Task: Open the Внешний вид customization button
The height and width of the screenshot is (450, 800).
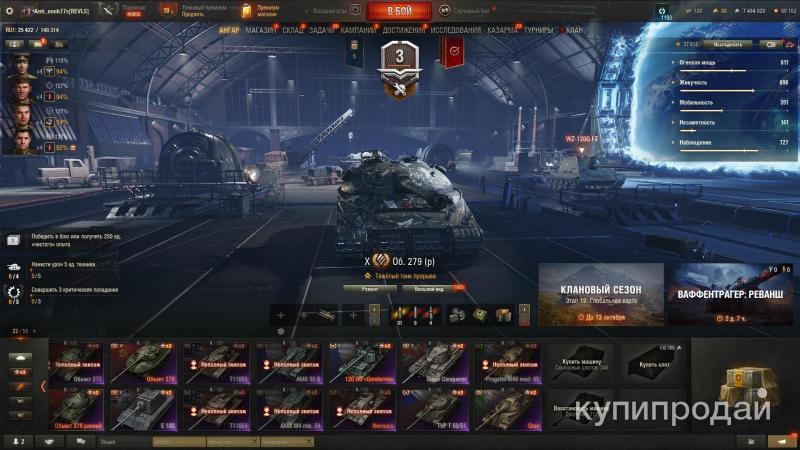Action: (x=430, y=287)
